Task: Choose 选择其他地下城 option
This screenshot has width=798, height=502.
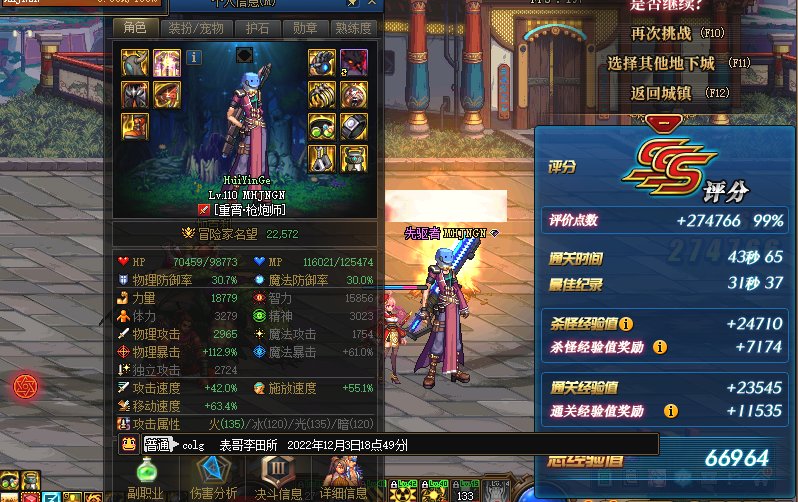Action: 662,63
